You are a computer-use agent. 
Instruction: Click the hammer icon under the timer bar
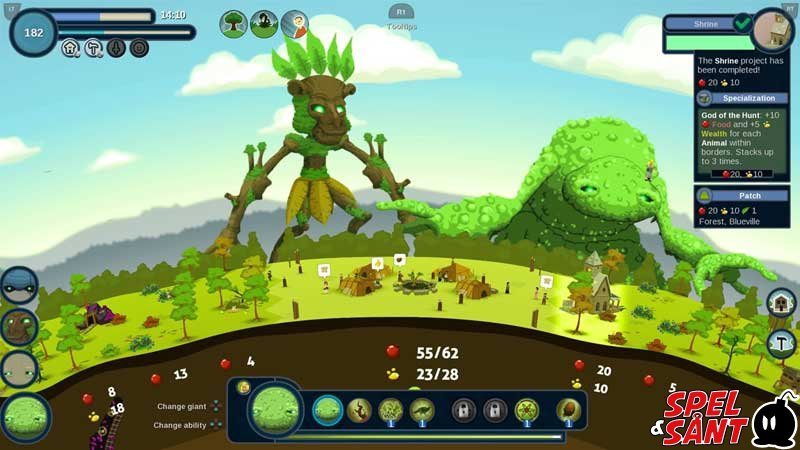pos(93,47)
